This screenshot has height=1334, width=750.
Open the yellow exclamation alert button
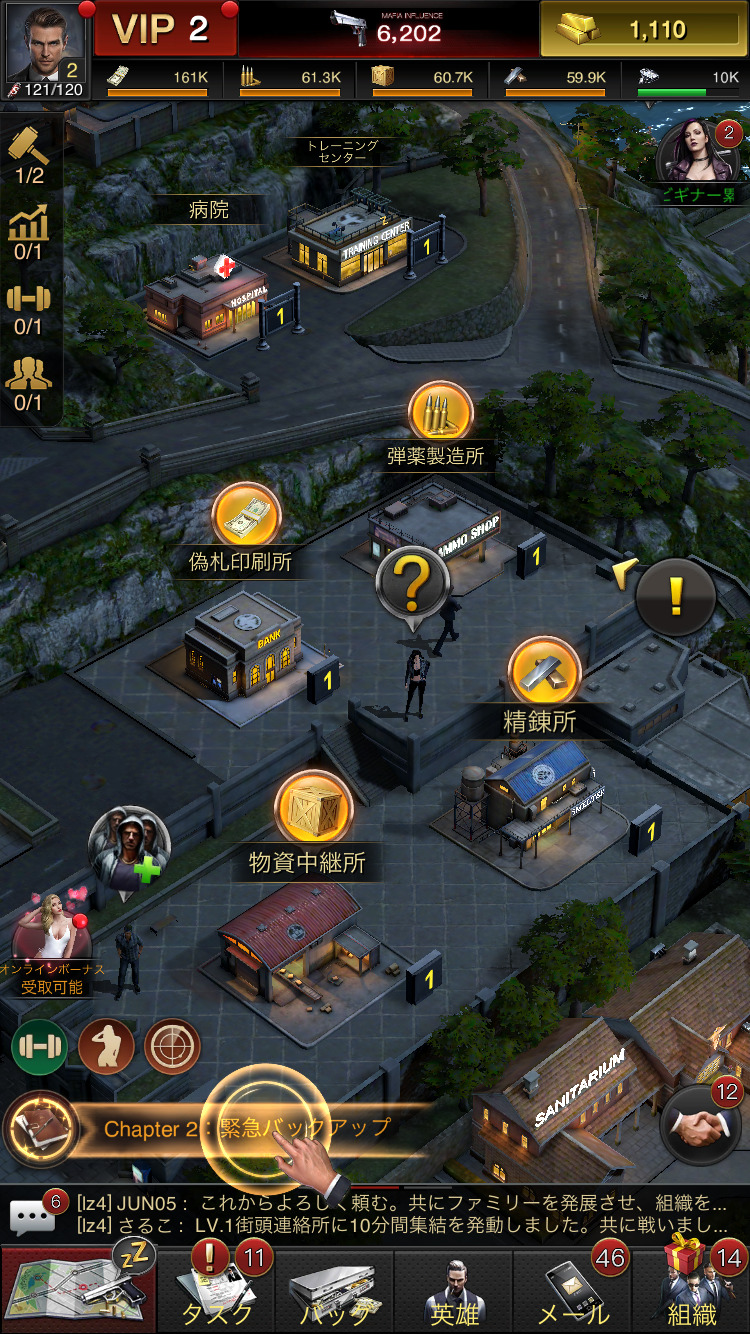pos(676,597)
